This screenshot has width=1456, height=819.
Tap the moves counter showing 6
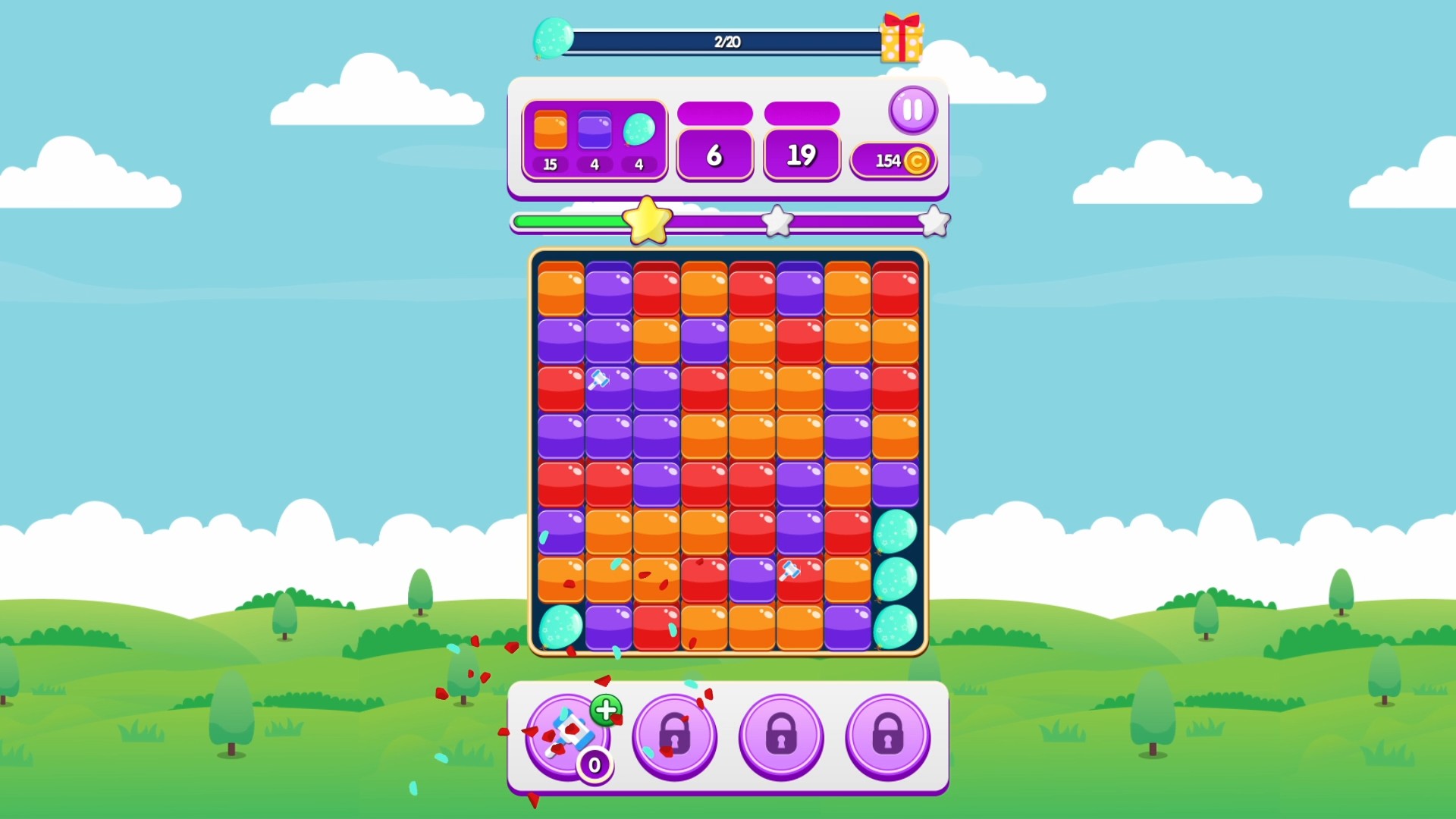[x=714, y=154]
